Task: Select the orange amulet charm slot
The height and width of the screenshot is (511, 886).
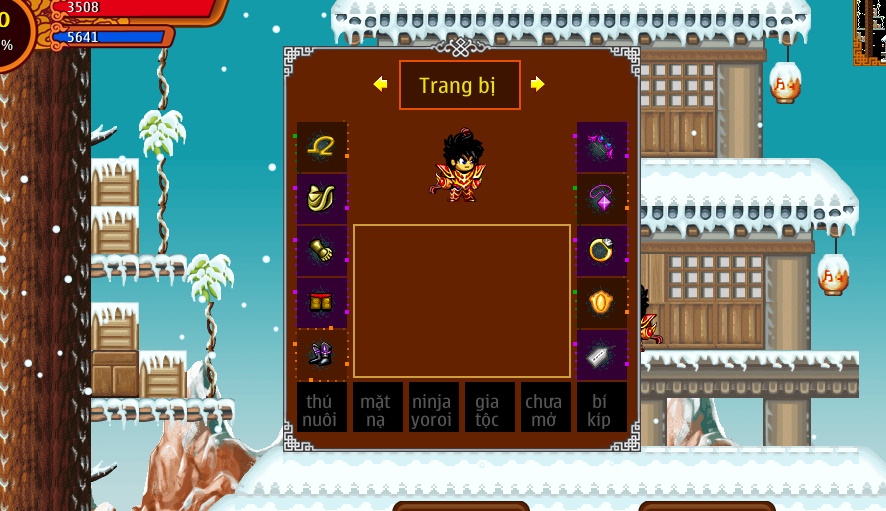Action: (x=602, y=303)
